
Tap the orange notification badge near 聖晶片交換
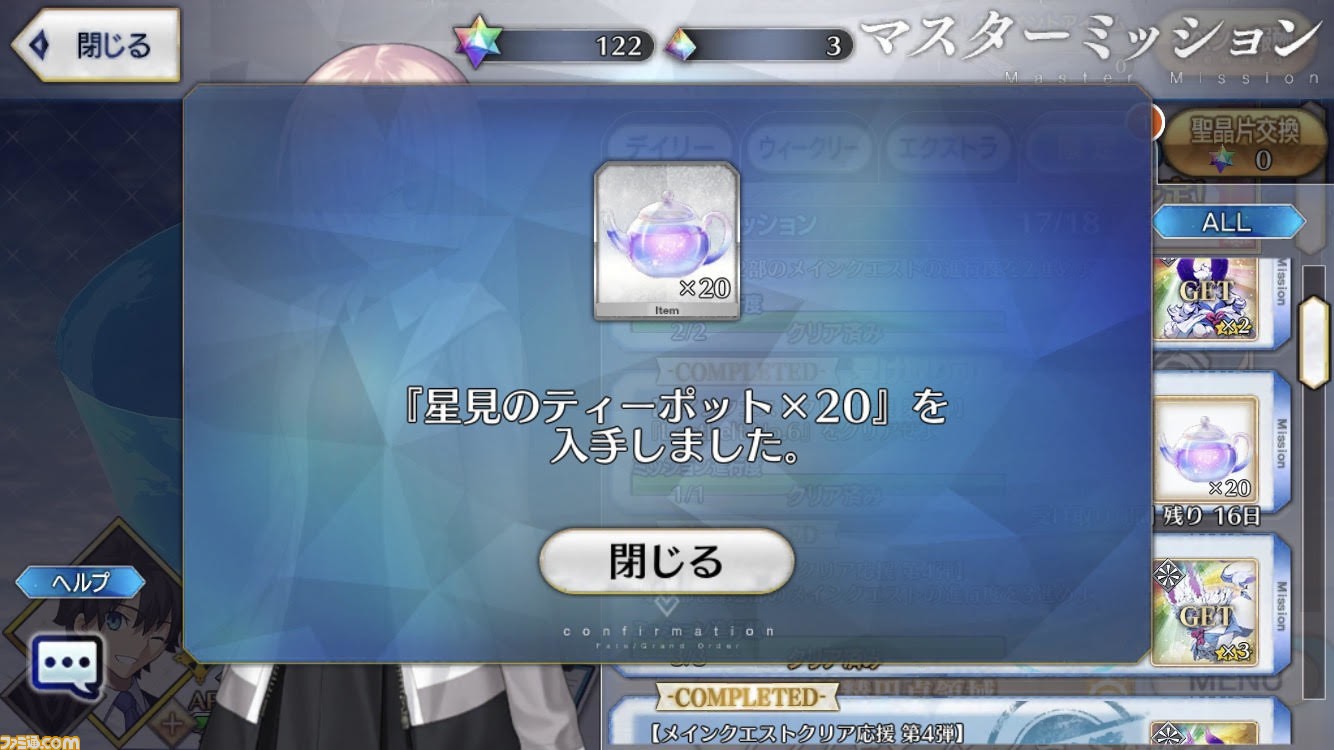pos(1158,120)
